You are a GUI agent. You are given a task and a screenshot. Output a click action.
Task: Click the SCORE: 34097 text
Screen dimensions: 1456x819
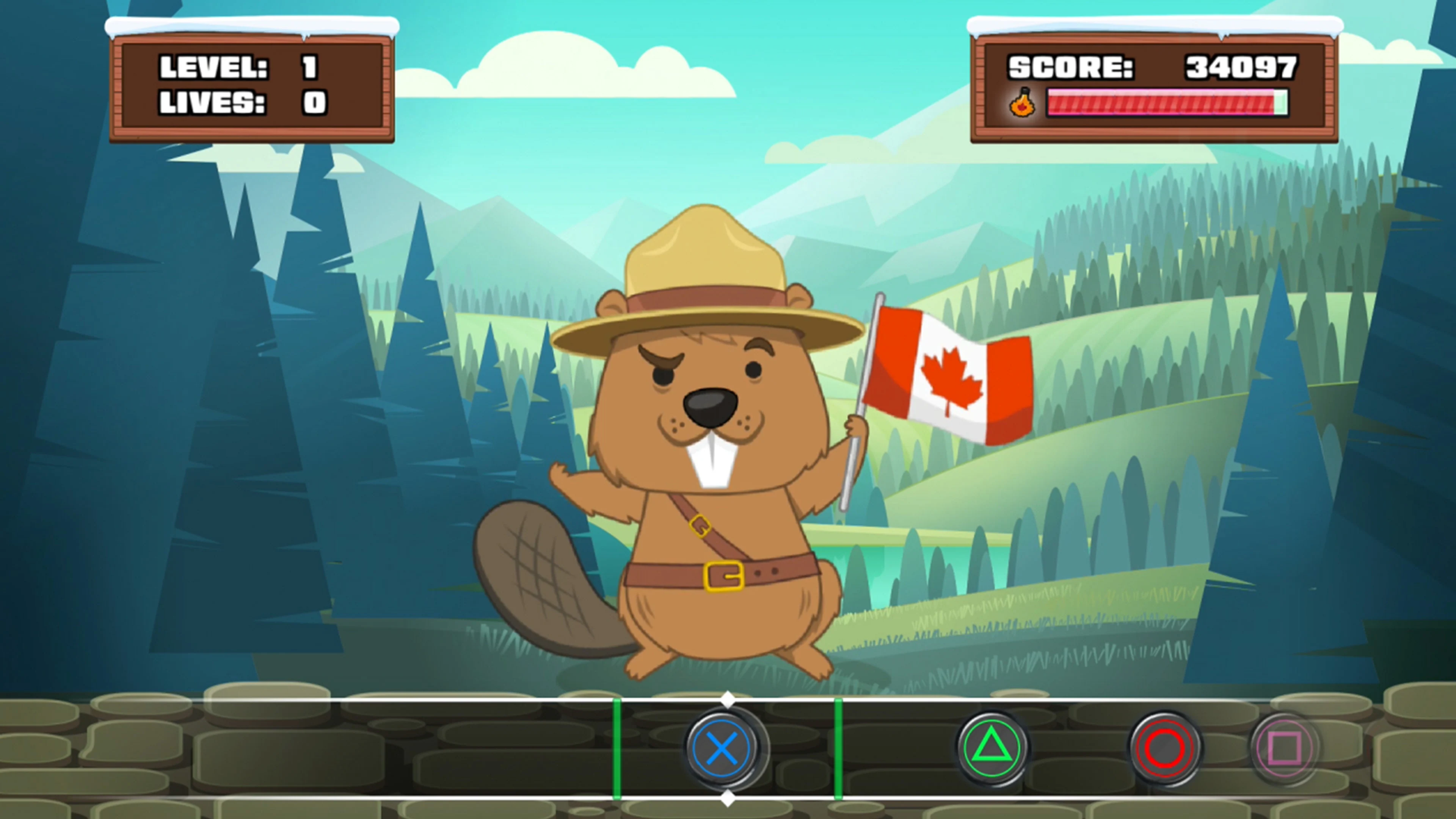[x=1153, y=68]
